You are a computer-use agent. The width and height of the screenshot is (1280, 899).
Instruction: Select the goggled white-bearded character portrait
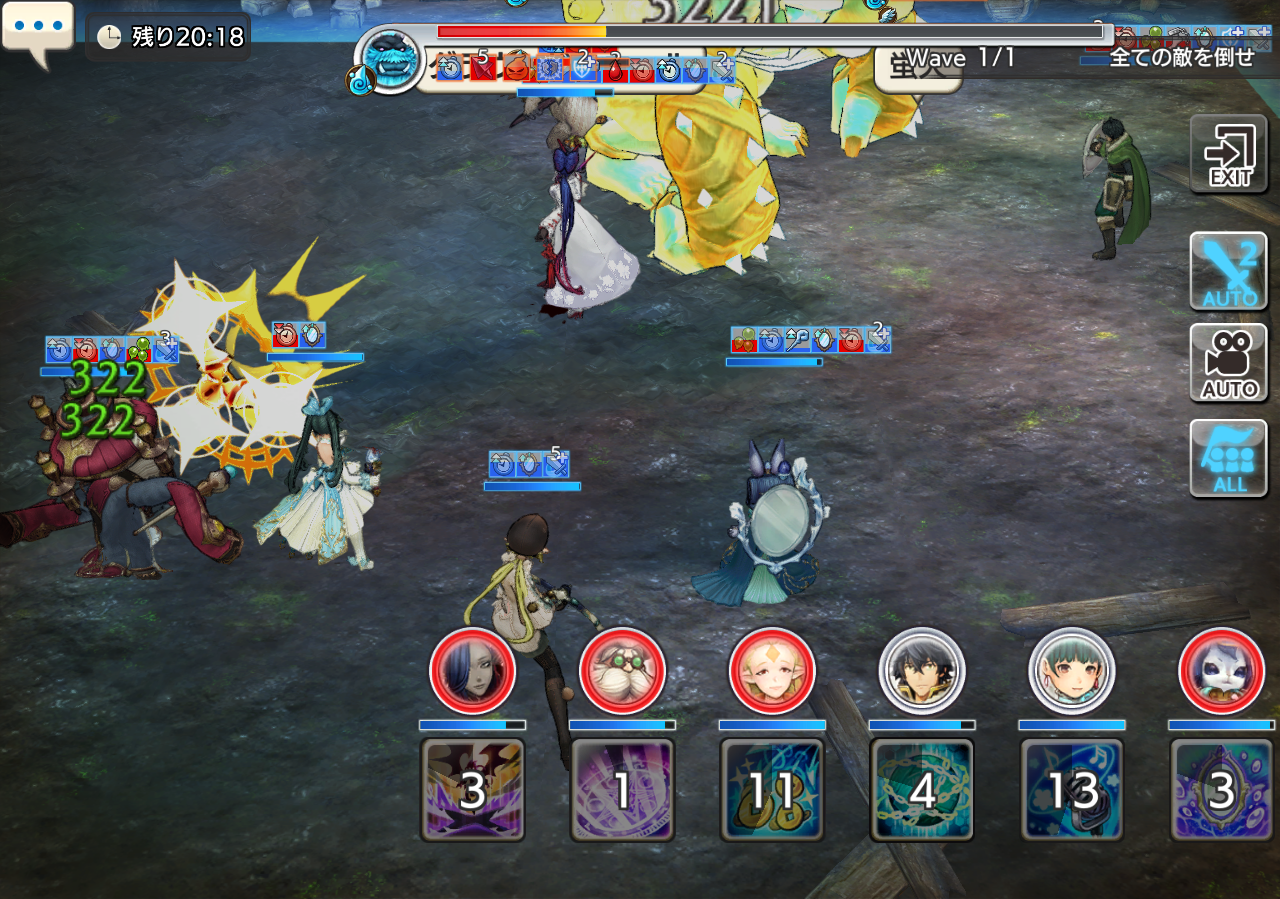coord(622,671)
